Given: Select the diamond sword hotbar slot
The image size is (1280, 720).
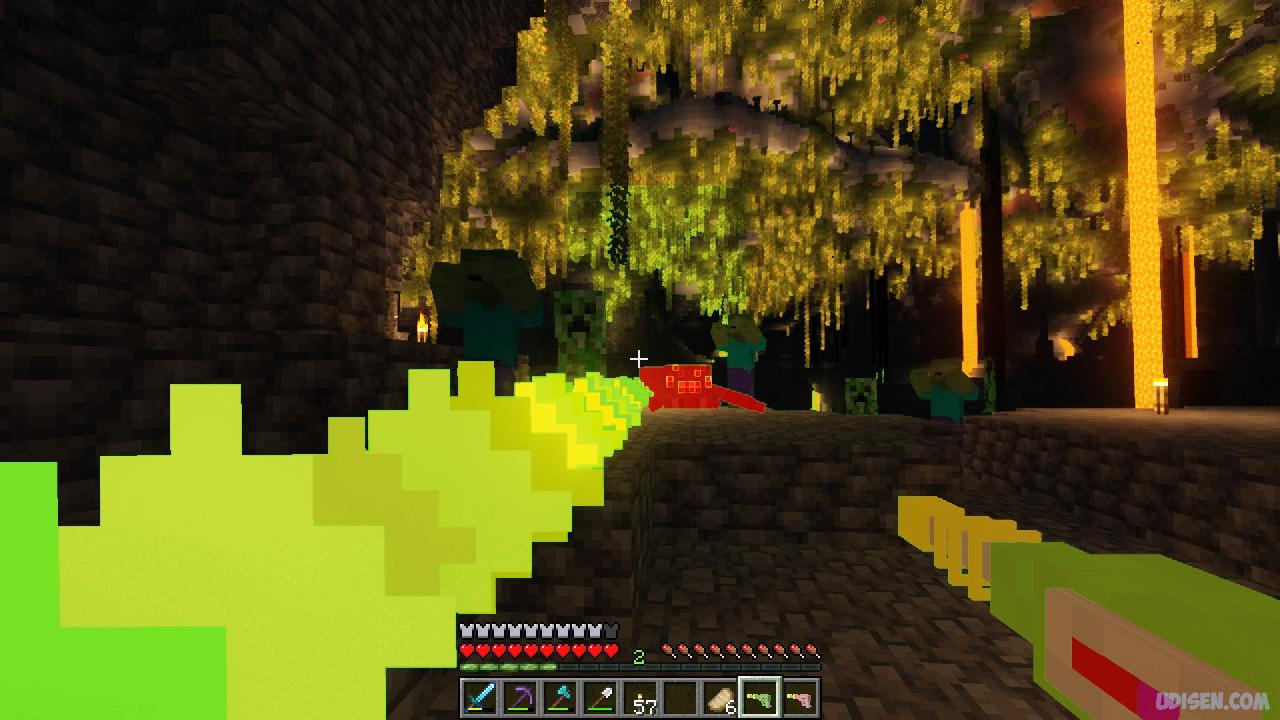Looking at the screenshot, I should (x=479, y=697).
